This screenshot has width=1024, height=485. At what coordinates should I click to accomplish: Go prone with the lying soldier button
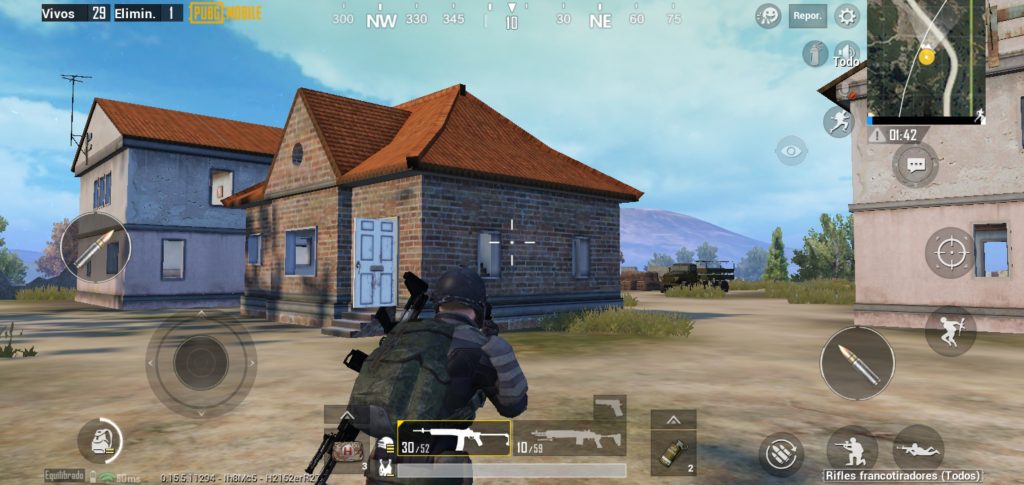coord(917,448)
